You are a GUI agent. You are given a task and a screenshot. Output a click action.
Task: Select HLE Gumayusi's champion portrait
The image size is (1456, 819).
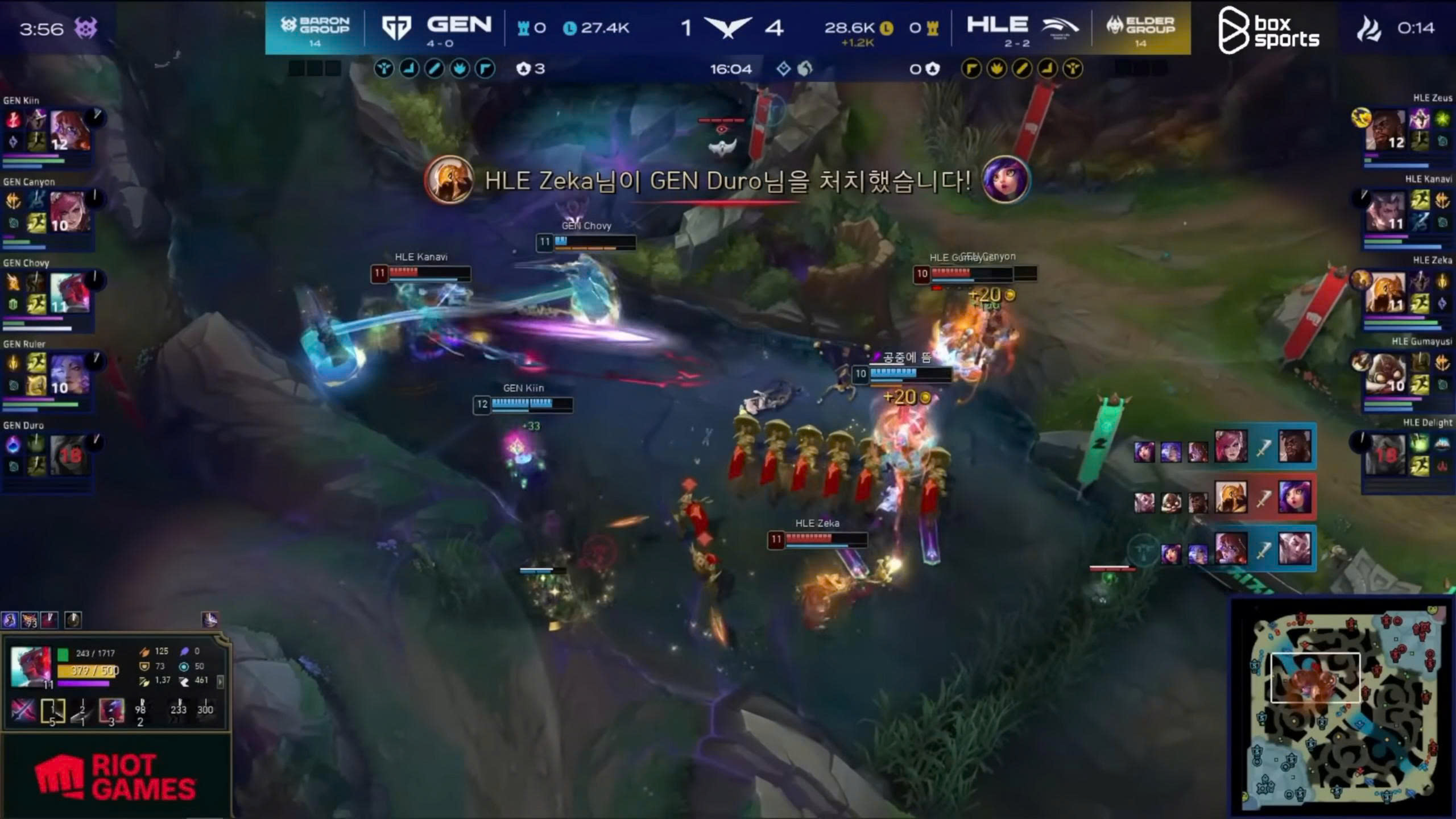point(1385,374)
